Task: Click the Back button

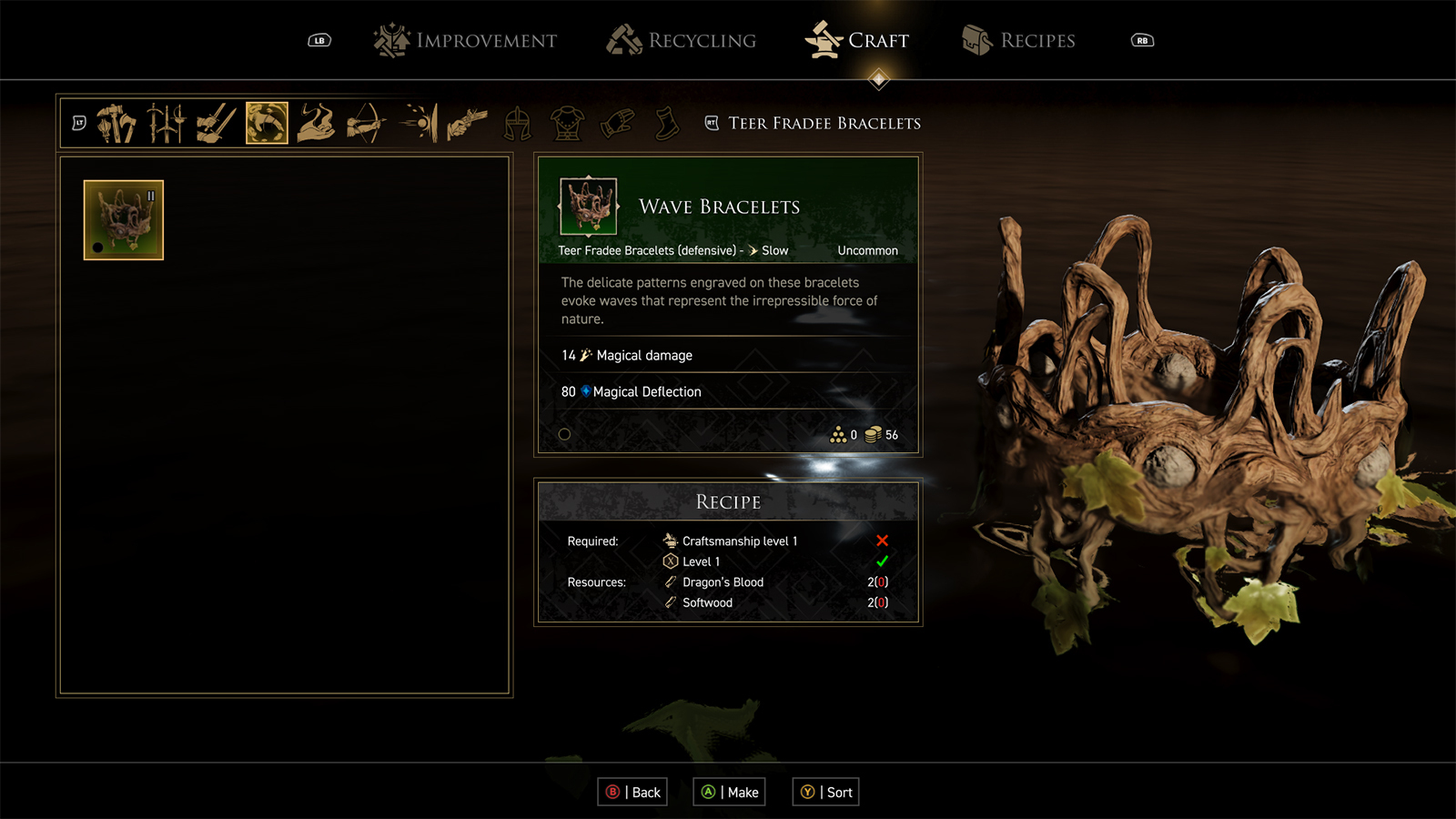Action: [x=633, y=793]
